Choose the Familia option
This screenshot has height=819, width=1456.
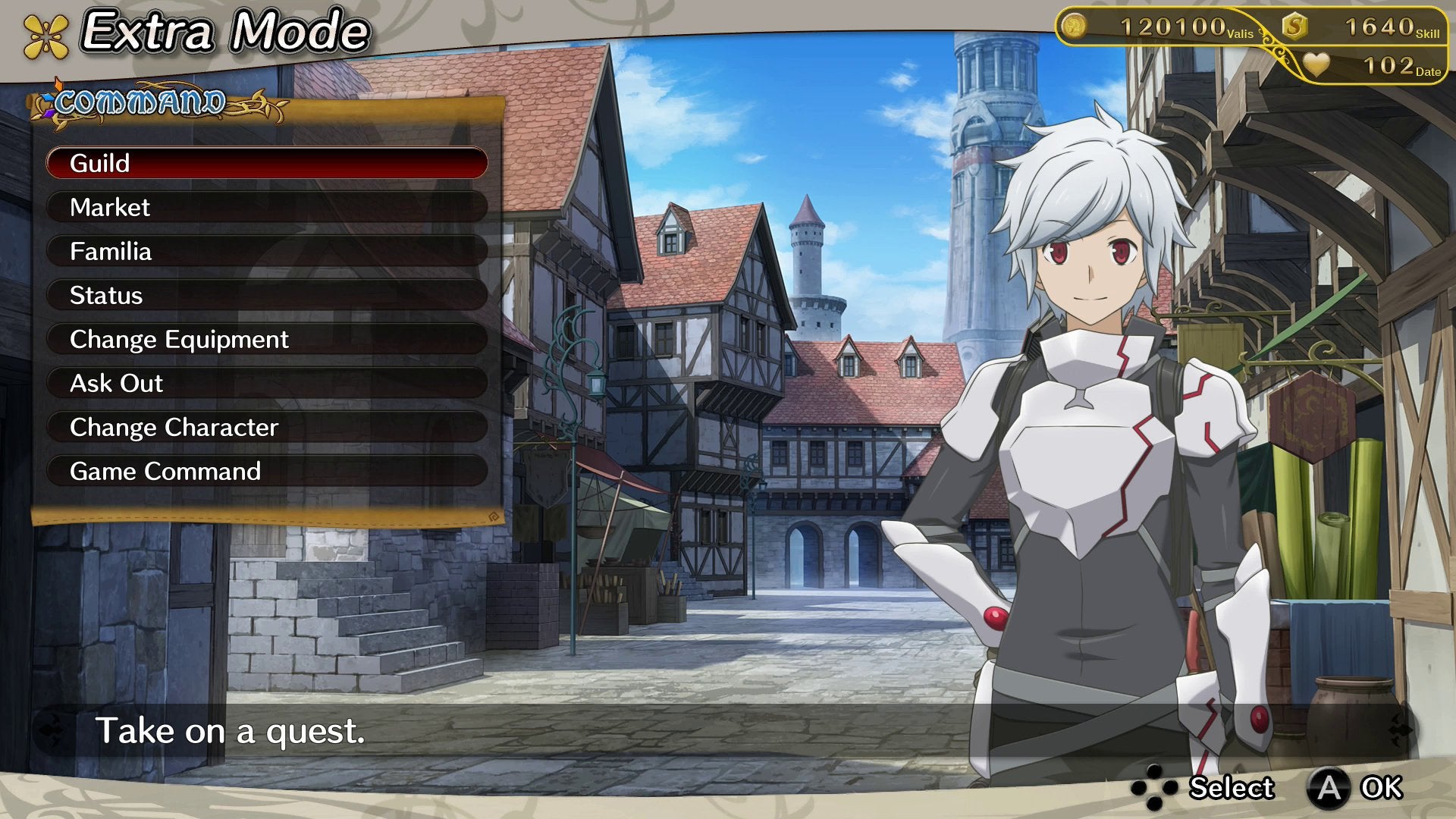click(266, 251)
